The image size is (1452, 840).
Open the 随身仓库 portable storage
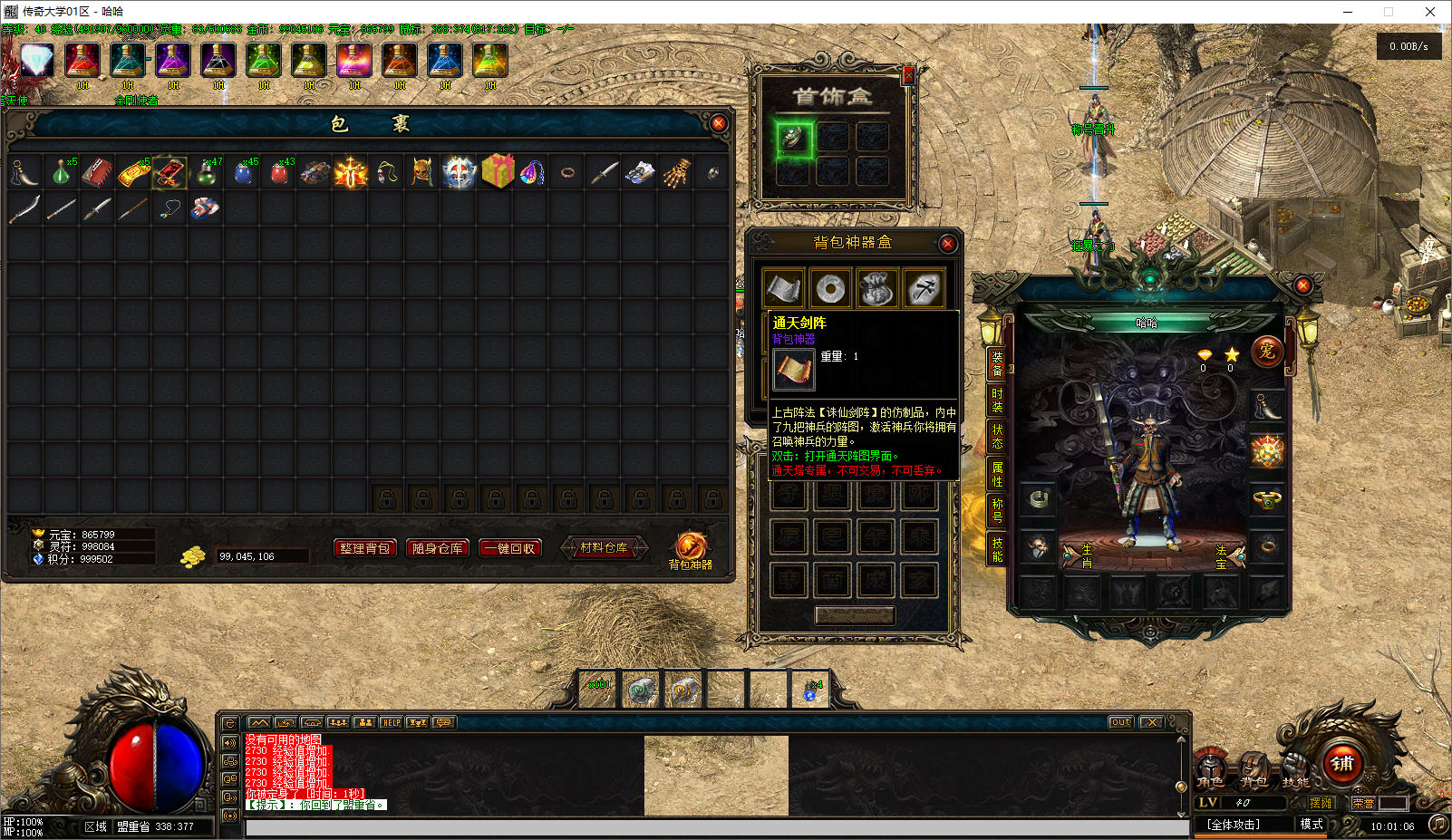[x=437, y=548]
